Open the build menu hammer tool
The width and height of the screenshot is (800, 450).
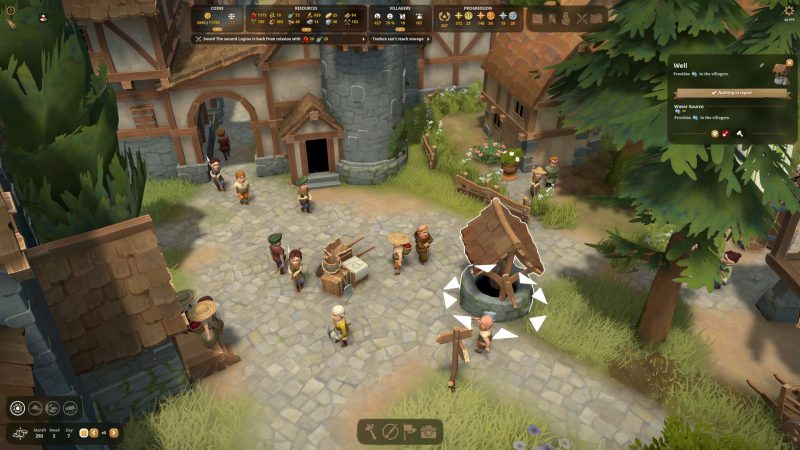pos(371,431)
